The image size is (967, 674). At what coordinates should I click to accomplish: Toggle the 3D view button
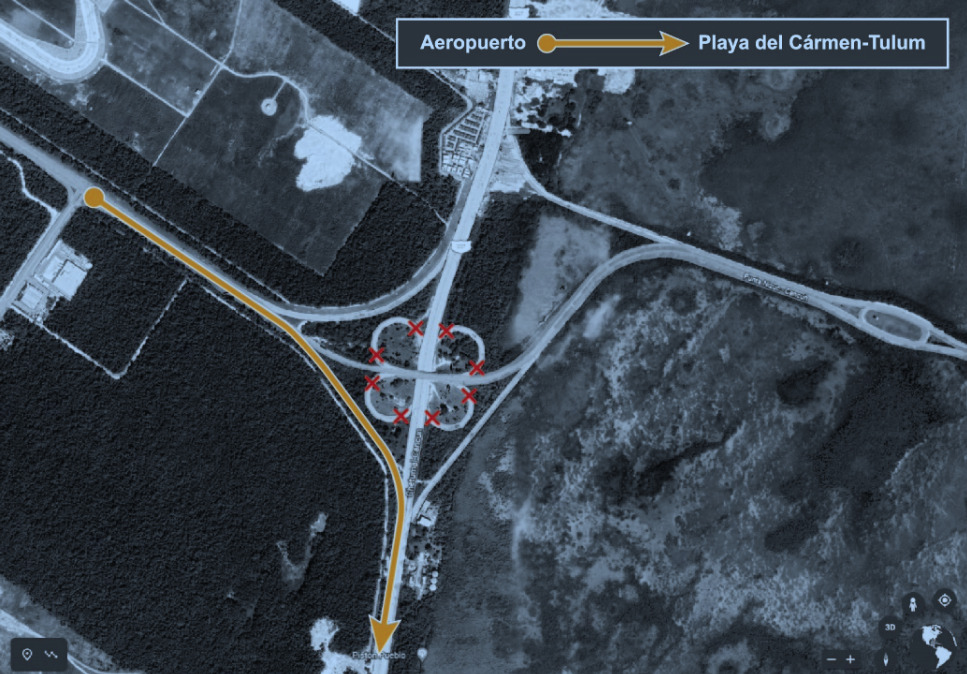(888, 628)
